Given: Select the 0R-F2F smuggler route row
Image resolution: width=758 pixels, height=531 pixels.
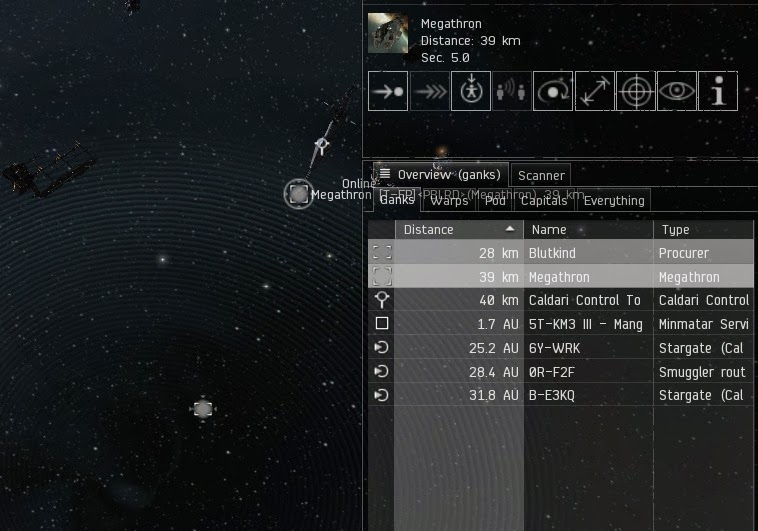Looking at the screenshot, I should (x=560, y=372).
